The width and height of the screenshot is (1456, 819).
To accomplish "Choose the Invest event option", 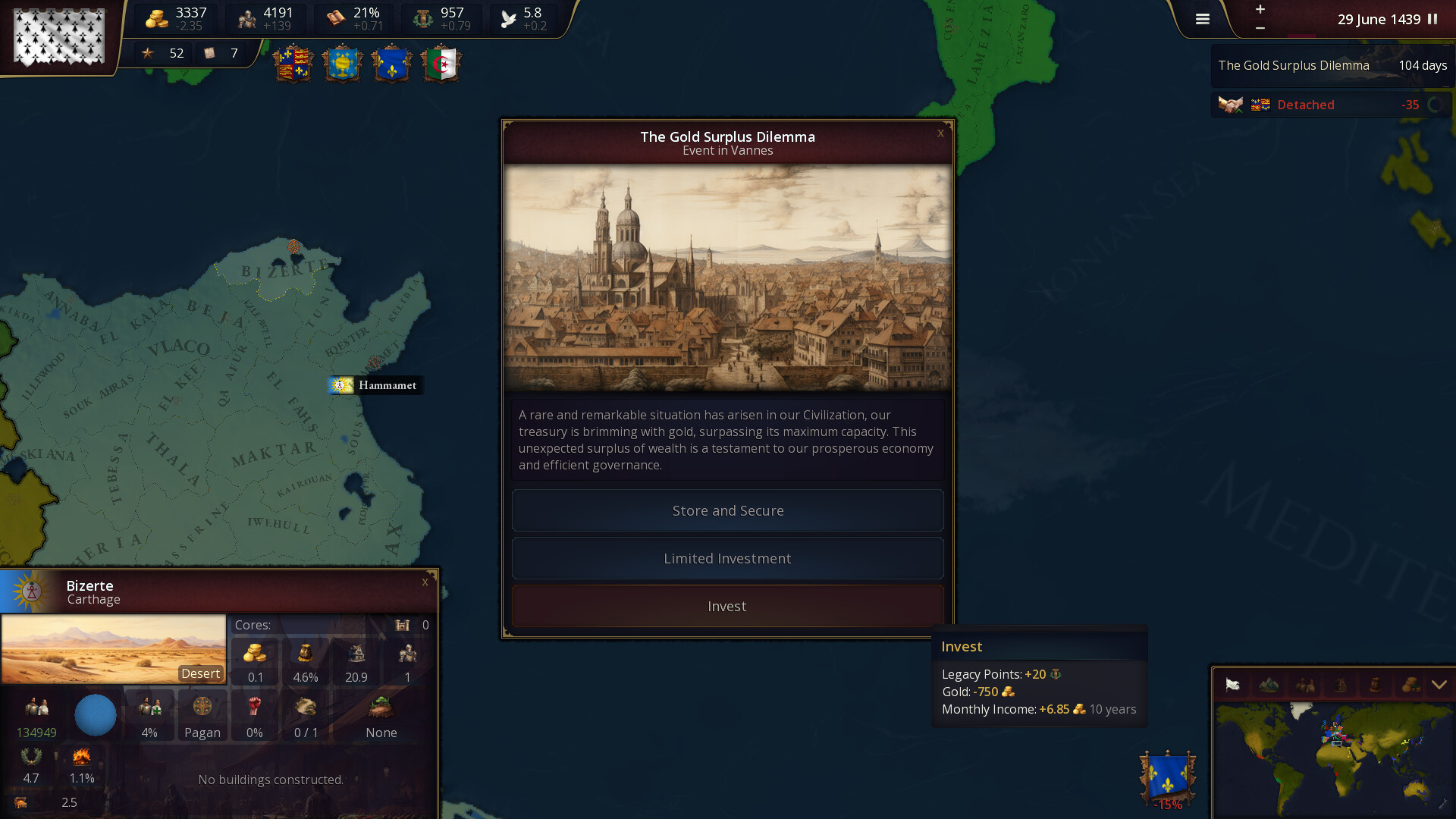I will pyautogui.click(x=726, y=606).
